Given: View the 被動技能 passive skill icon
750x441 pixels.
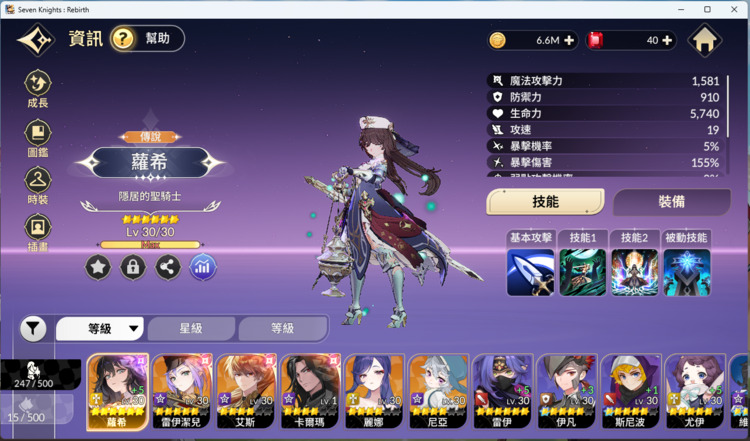Looking at the screenshot, I should 687,272.
